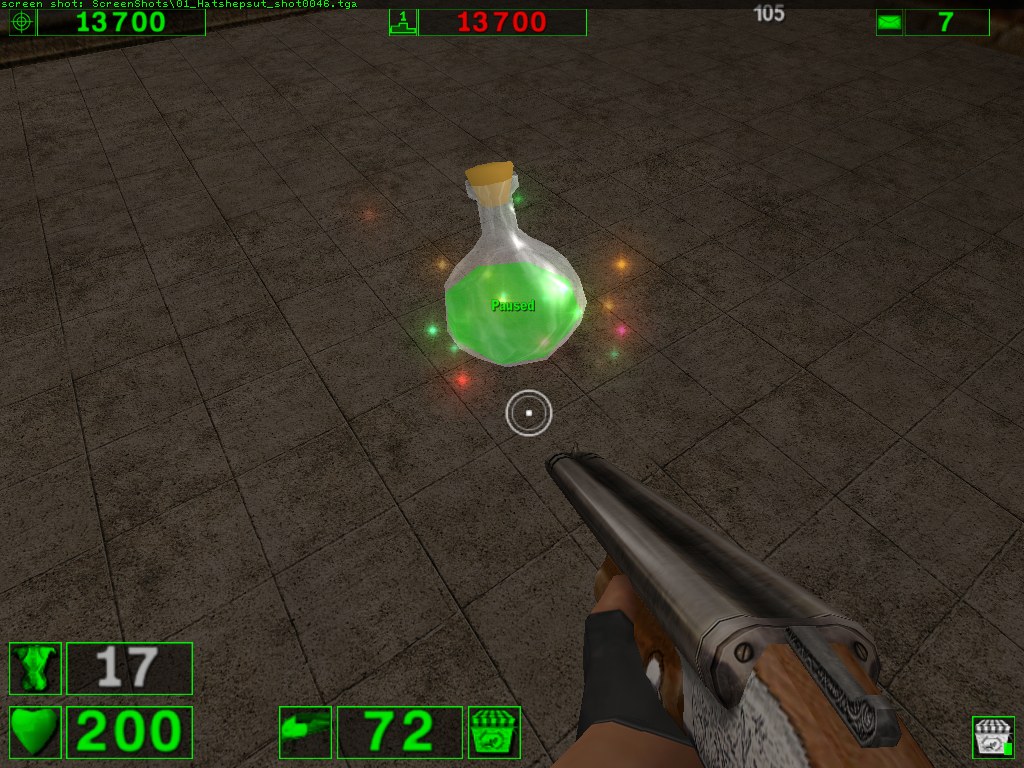This screenshot has width=1024, height=768.
Task: Open the messages envelope icon
Action: pos(889,22)
